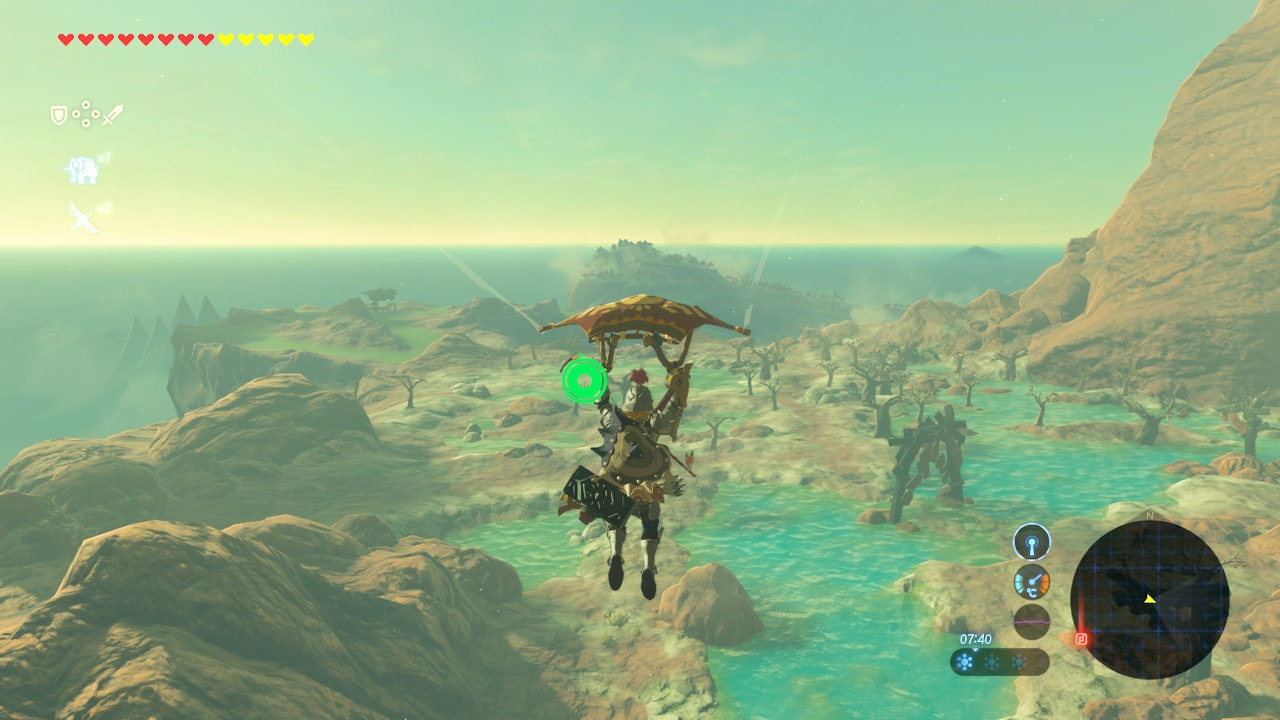1280x720 pixels.
Task: Click the red marker on the minimap edge
Action: tap(1081, 638)
